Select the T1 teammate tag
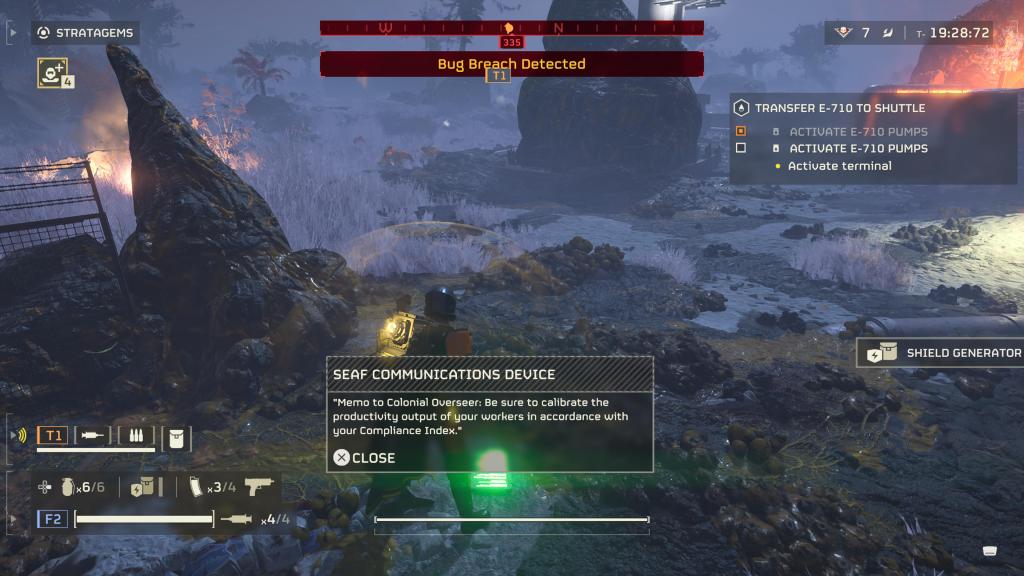Screen dimensions: 1024x576 point(53,436)
